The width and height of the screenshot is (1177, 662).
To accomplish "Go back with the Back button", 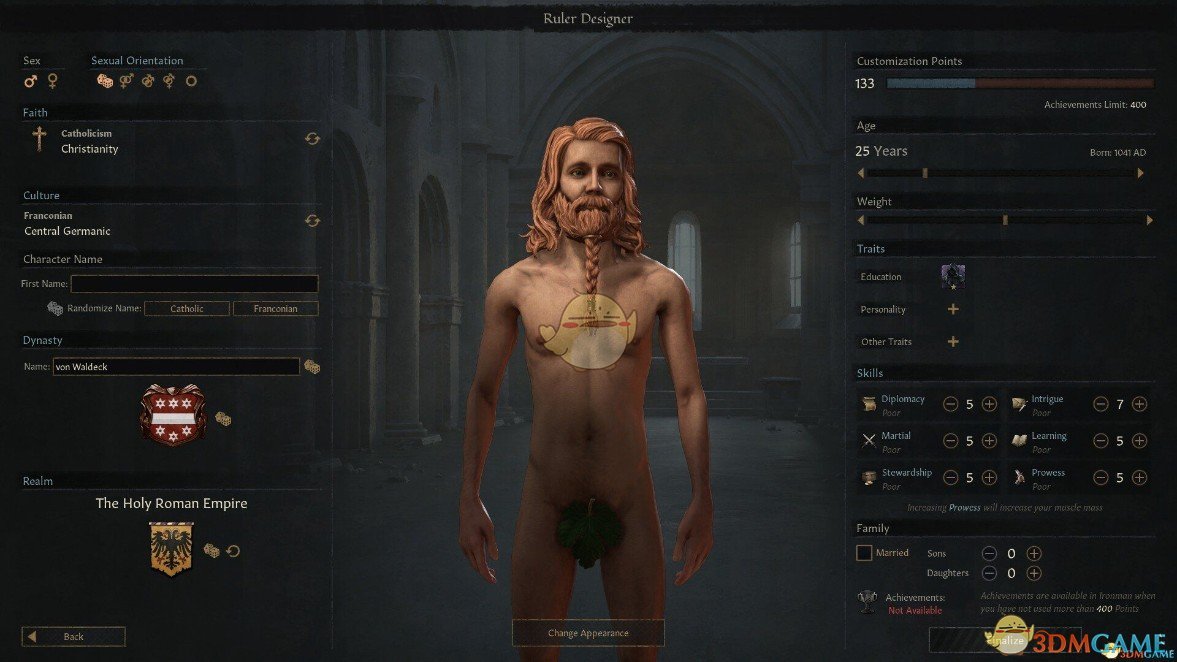I will tap(74, 636).
